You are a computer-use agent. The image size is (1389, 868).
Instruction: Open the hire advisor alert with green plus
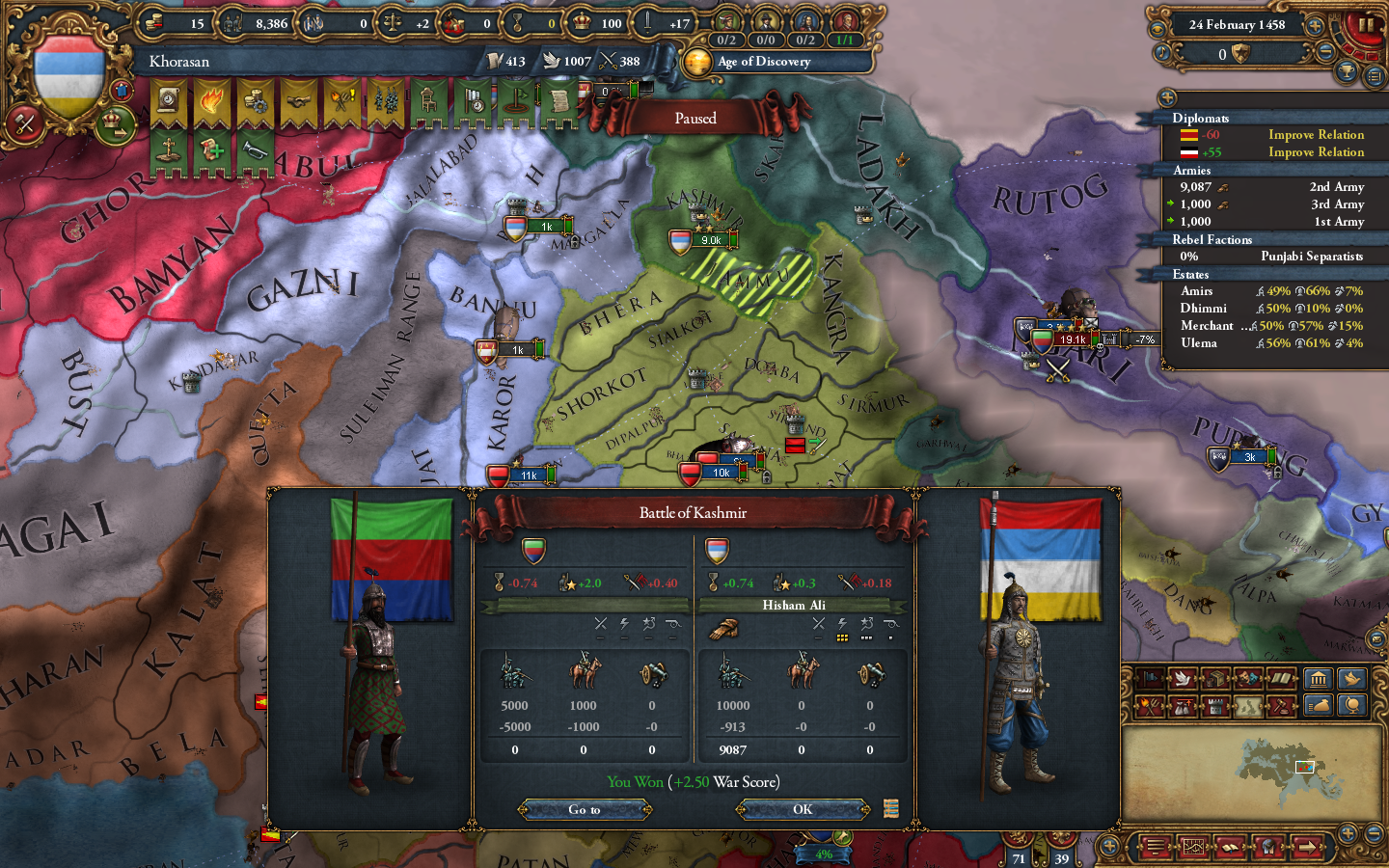(x=212, y=149)
